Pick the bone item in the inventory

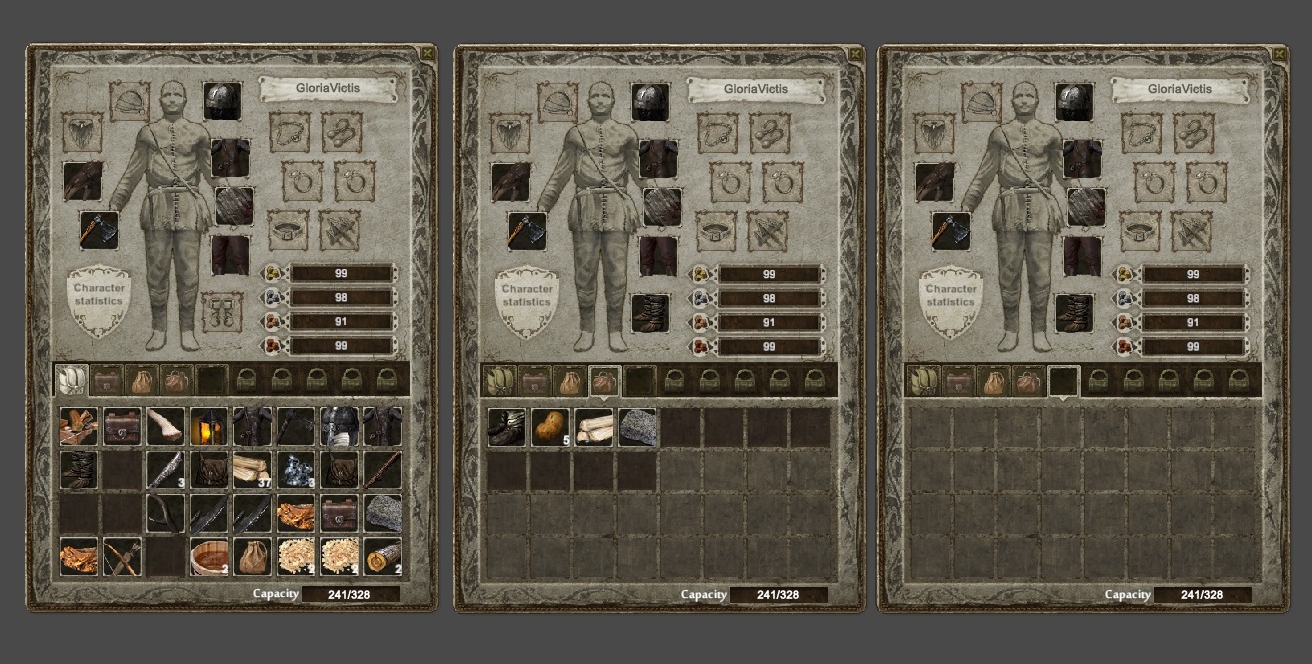pyautogui.click(x=166, y=426)
